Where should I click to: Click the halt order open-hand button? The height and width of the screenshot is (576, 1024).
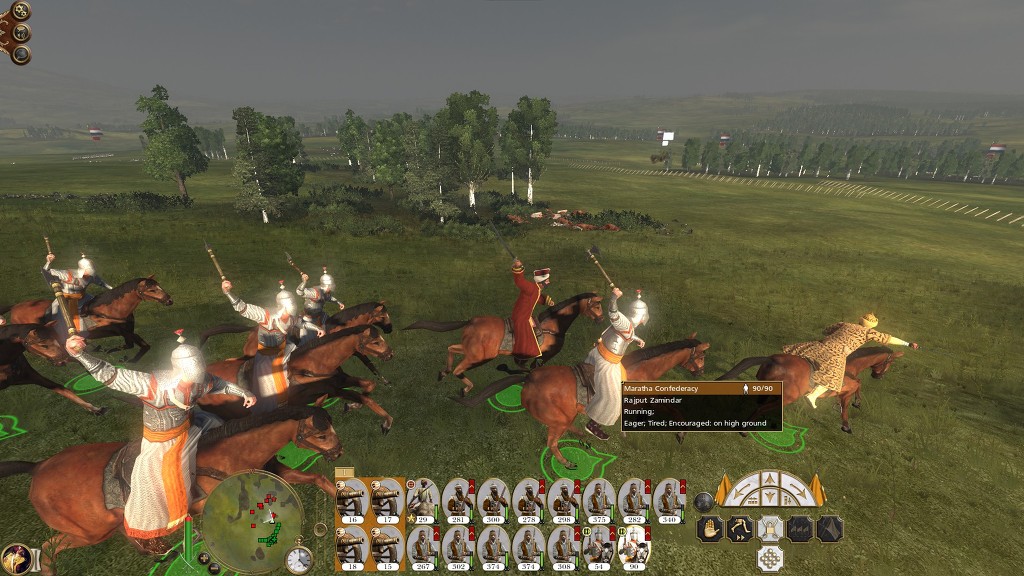point(711,529)
